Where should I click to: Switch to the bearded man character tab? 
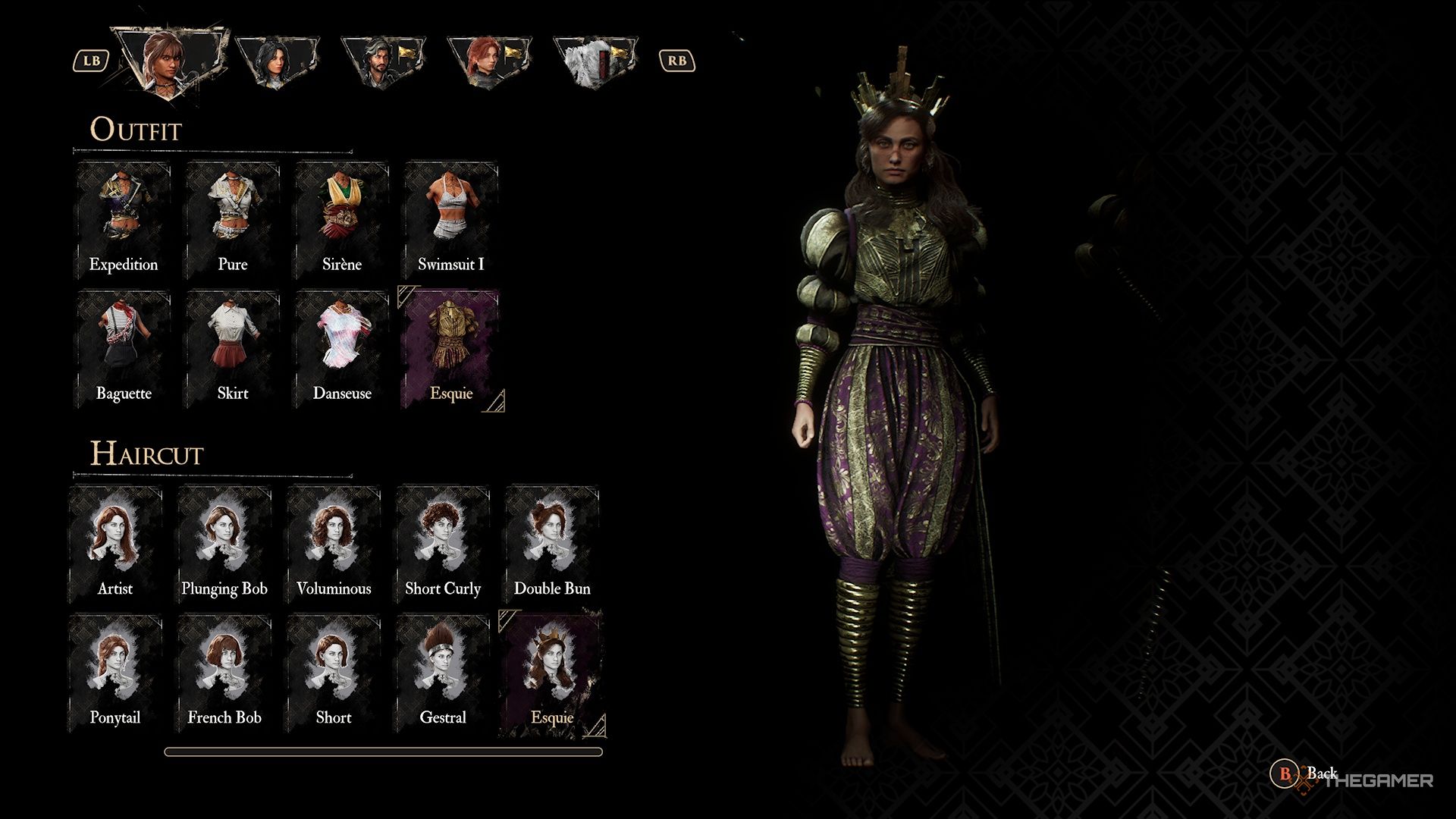(381, 62)
